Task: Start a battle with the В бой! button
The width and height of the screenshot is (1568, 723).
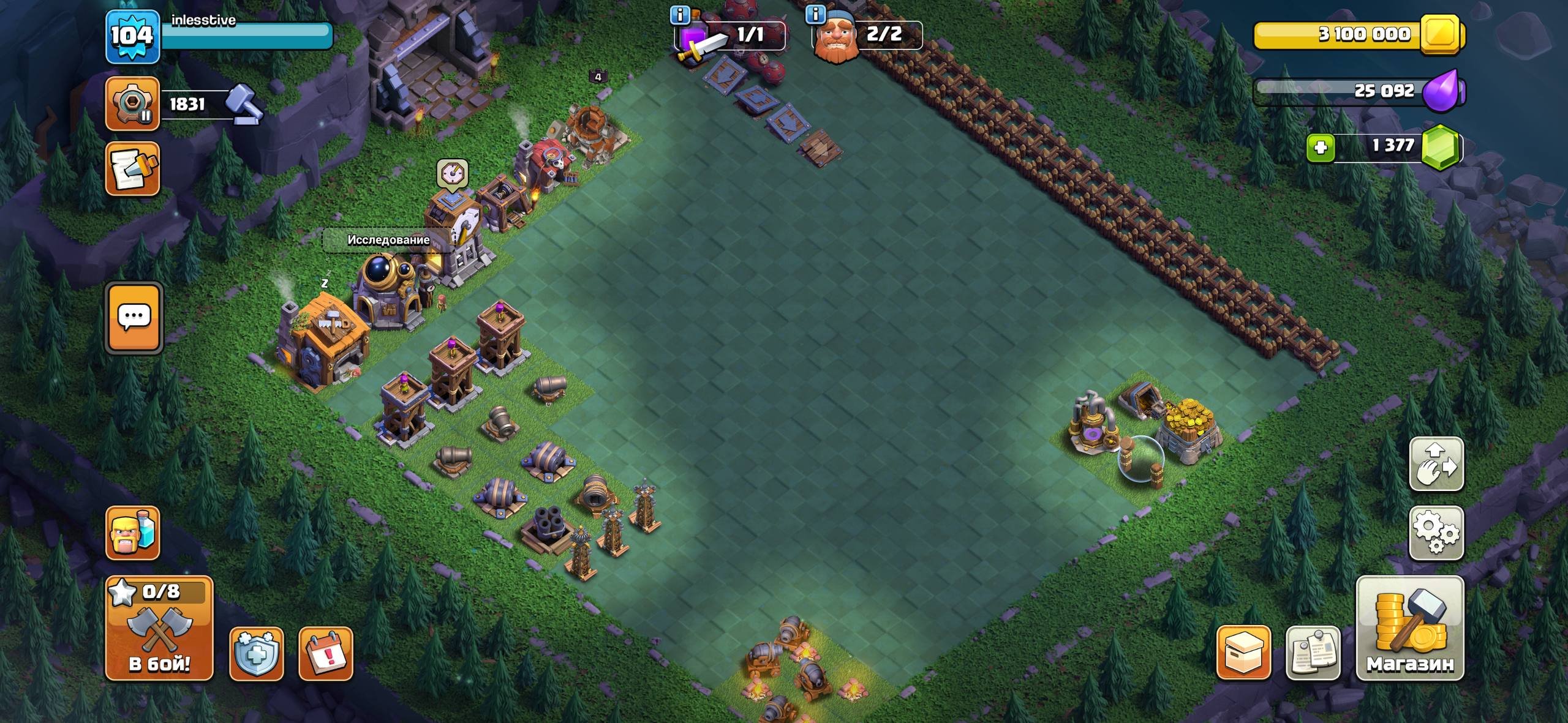Action: click(x=159, y=628)
